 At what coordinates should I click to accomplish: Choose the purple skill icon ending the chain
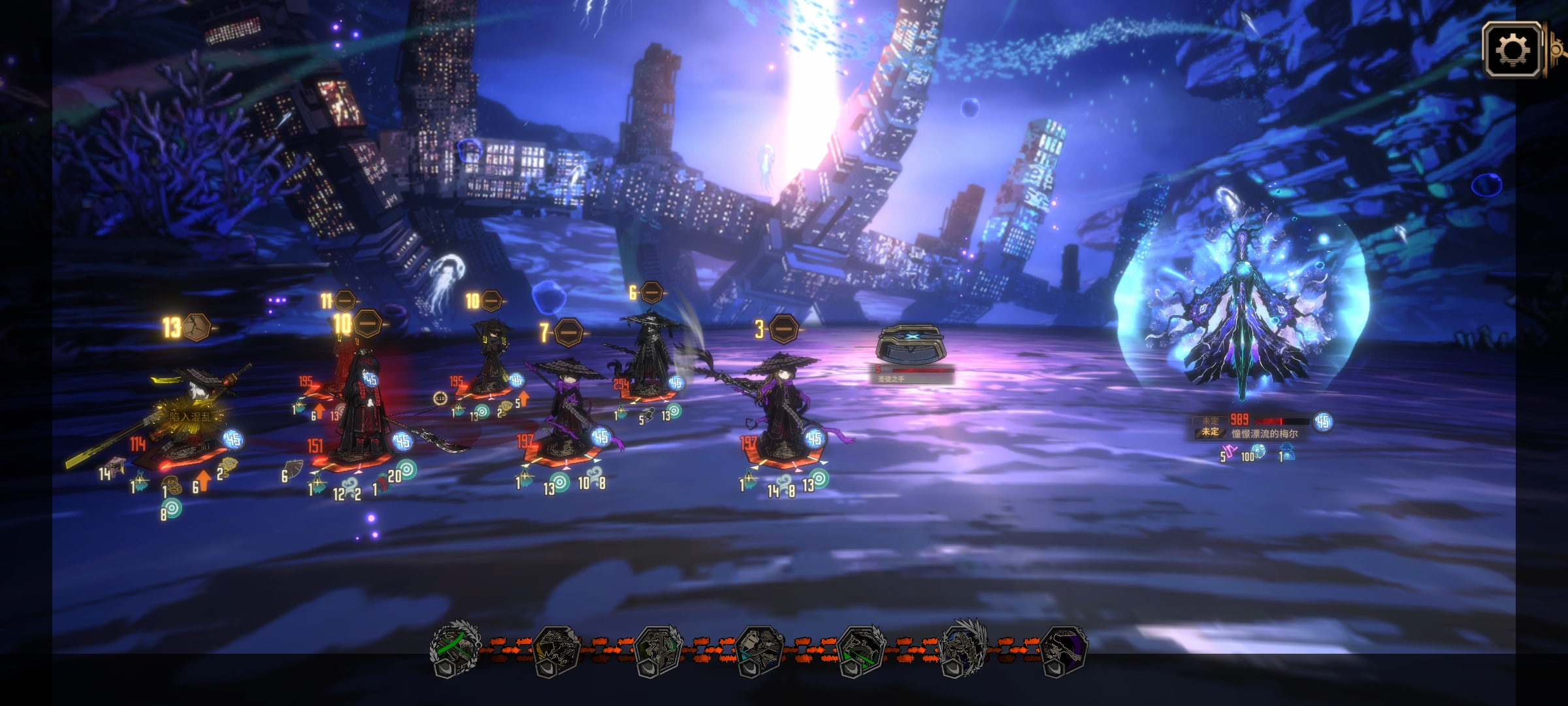tap(1064, 649)
